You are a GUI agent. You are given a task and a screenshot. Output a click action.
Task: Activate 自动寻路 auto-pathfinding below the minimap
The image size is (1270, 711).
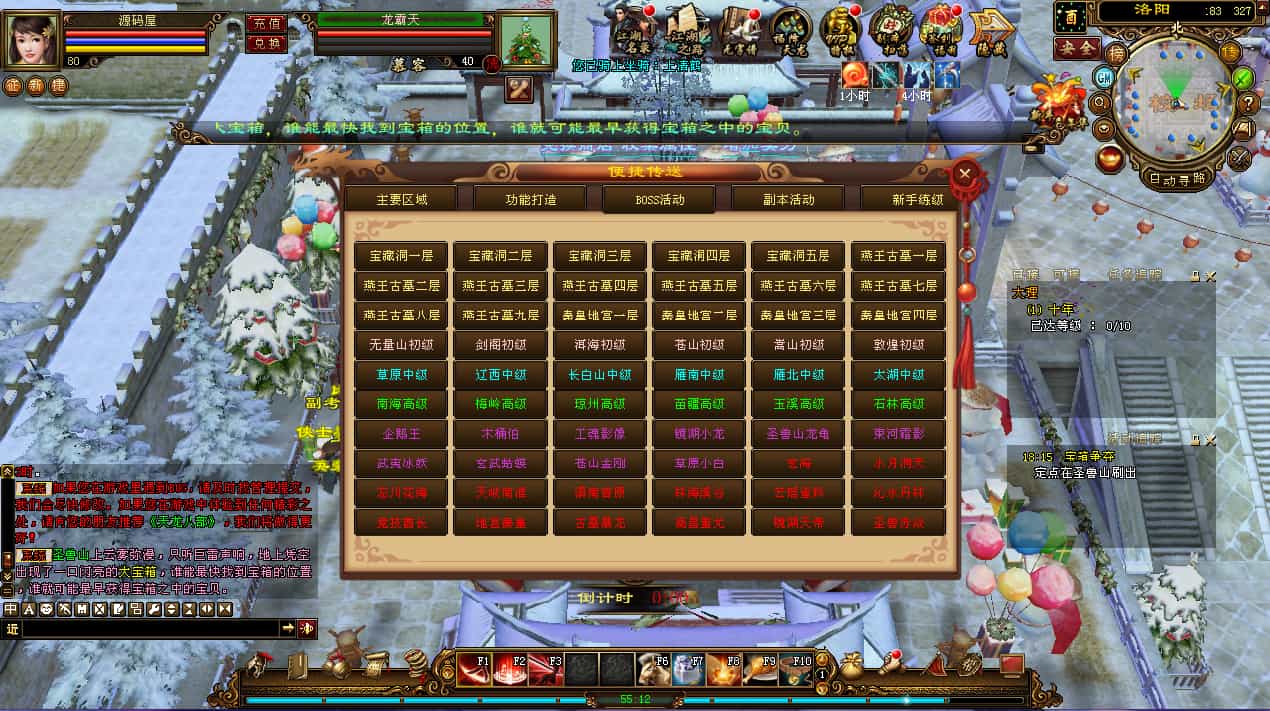pos(1177,178)
